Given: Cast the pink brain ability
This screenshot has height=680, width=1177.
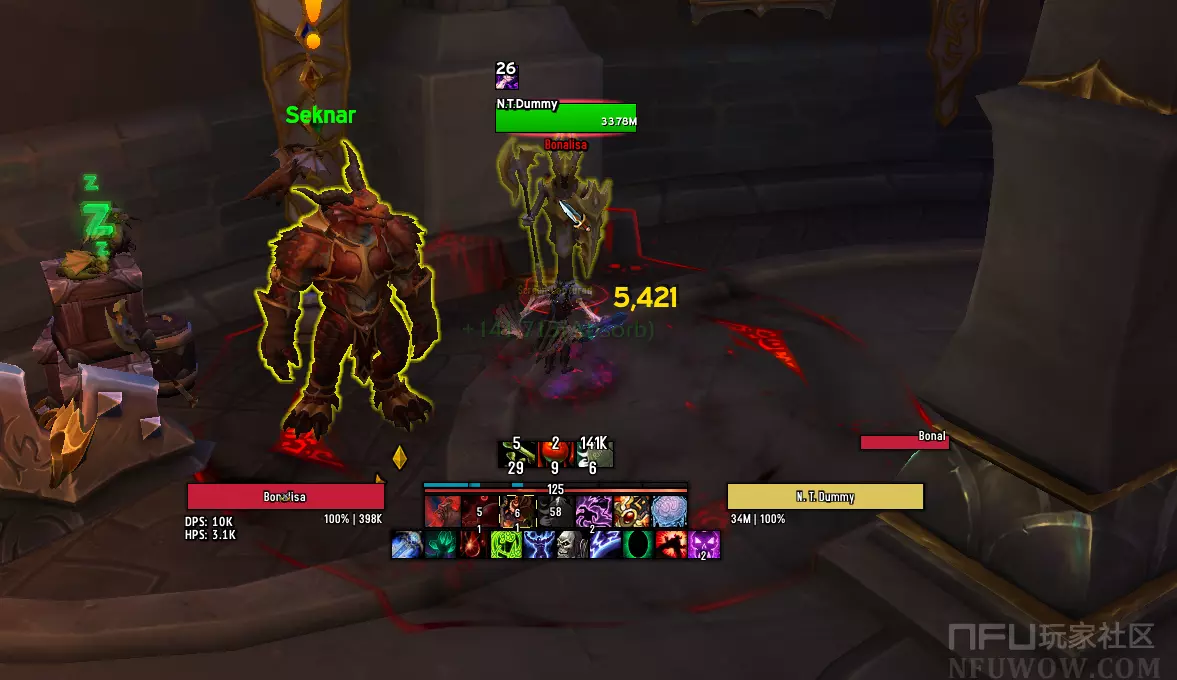Looking at the screenshot, I should pyautogui.click(x=669, y=511).
